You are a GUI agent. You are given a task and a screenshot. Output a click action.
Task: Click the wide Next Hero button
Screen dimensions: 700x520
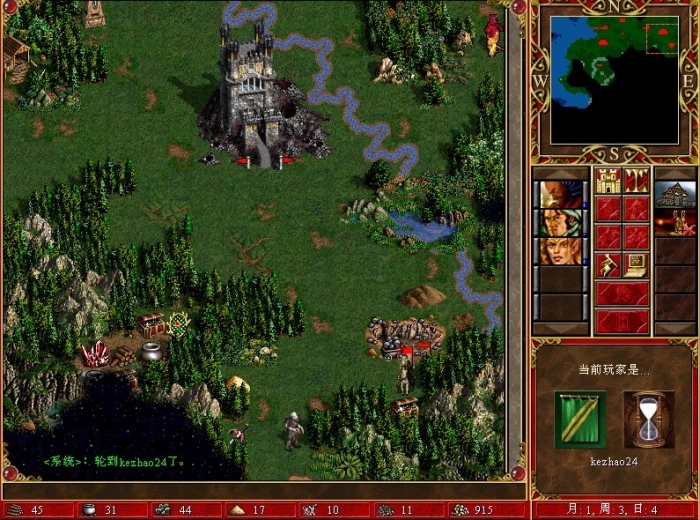[x=621, y=294]
